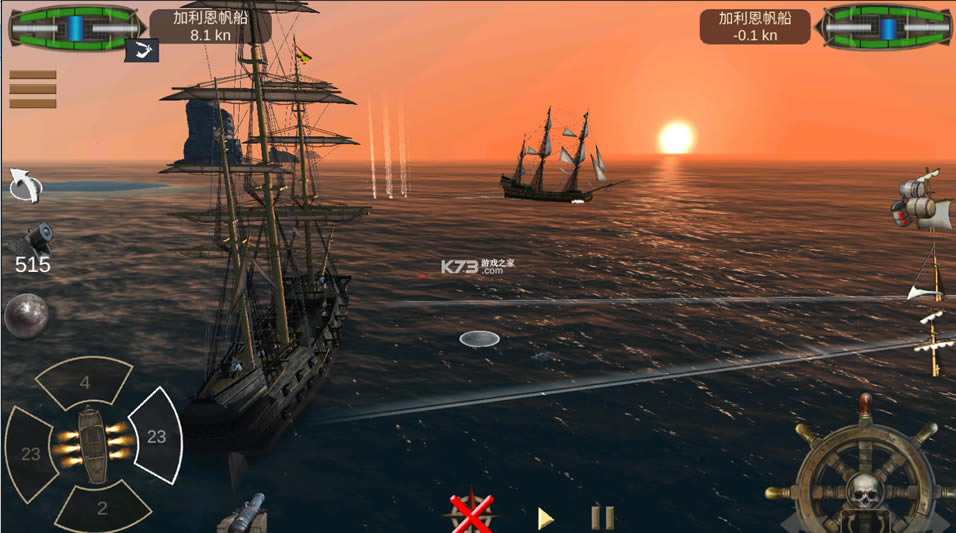Pause the game with the pause button
The image size is (956, 533).
[602, 517]
